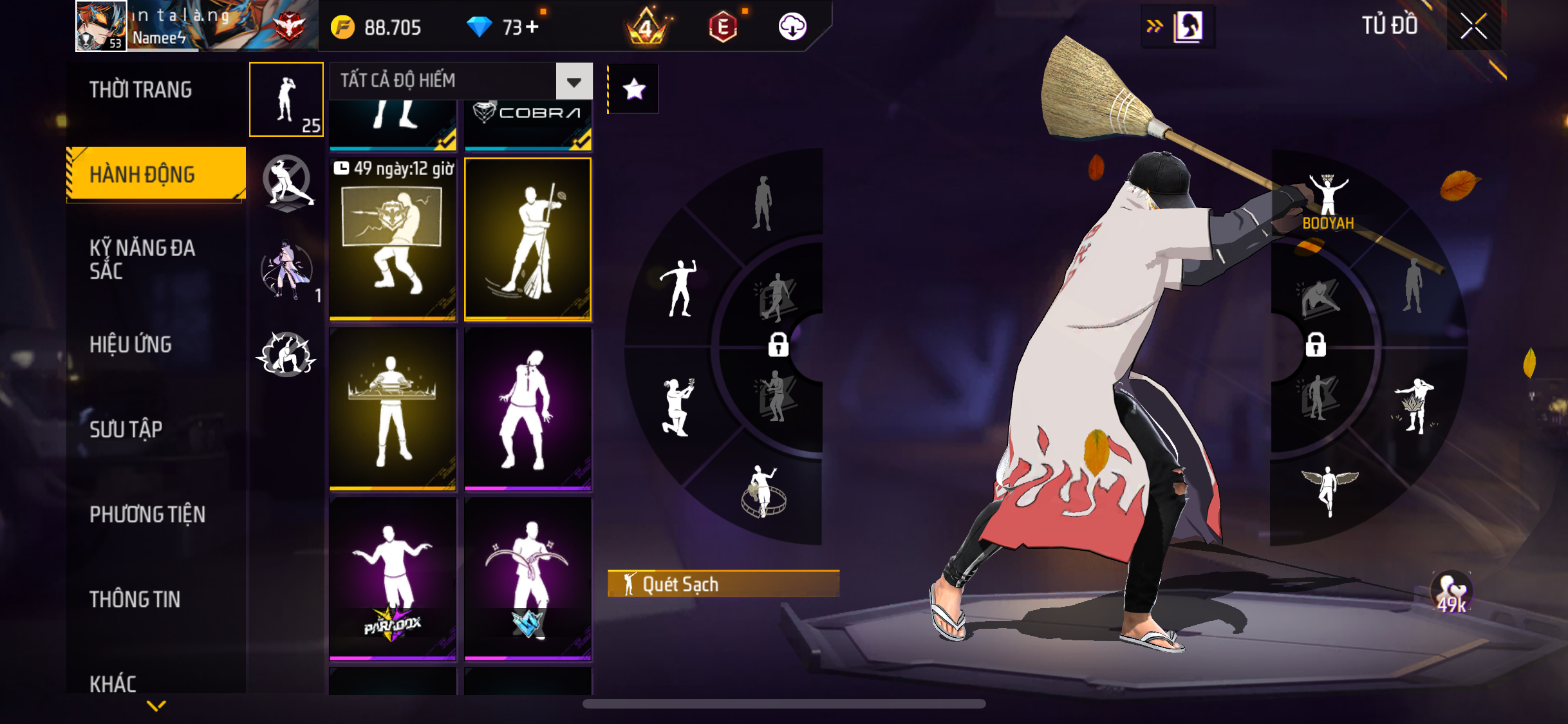Select the emote sub-category with 25 count
This screenshot has height=724, width=1568.
(286, 100)
